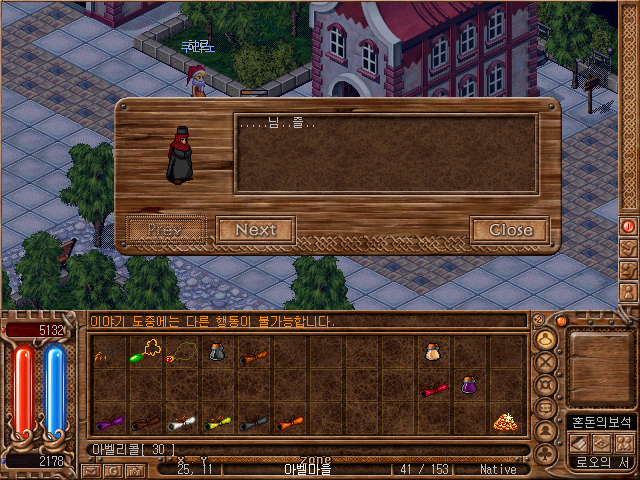Open the red power icon on sidebar
Image resolution: width=640 pixels, height=480 pixels.
click(x=629, y=226)
